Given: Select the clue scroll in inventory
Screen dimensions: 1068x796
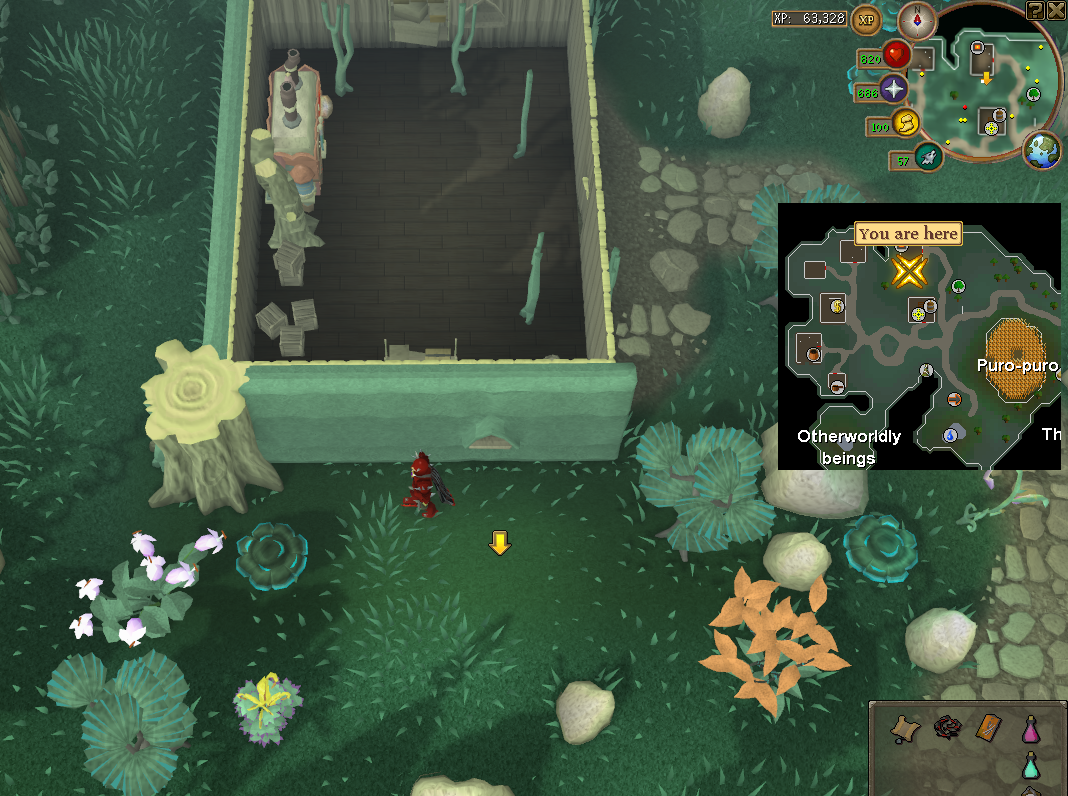Looking at the screenshot, I should 907,728.
